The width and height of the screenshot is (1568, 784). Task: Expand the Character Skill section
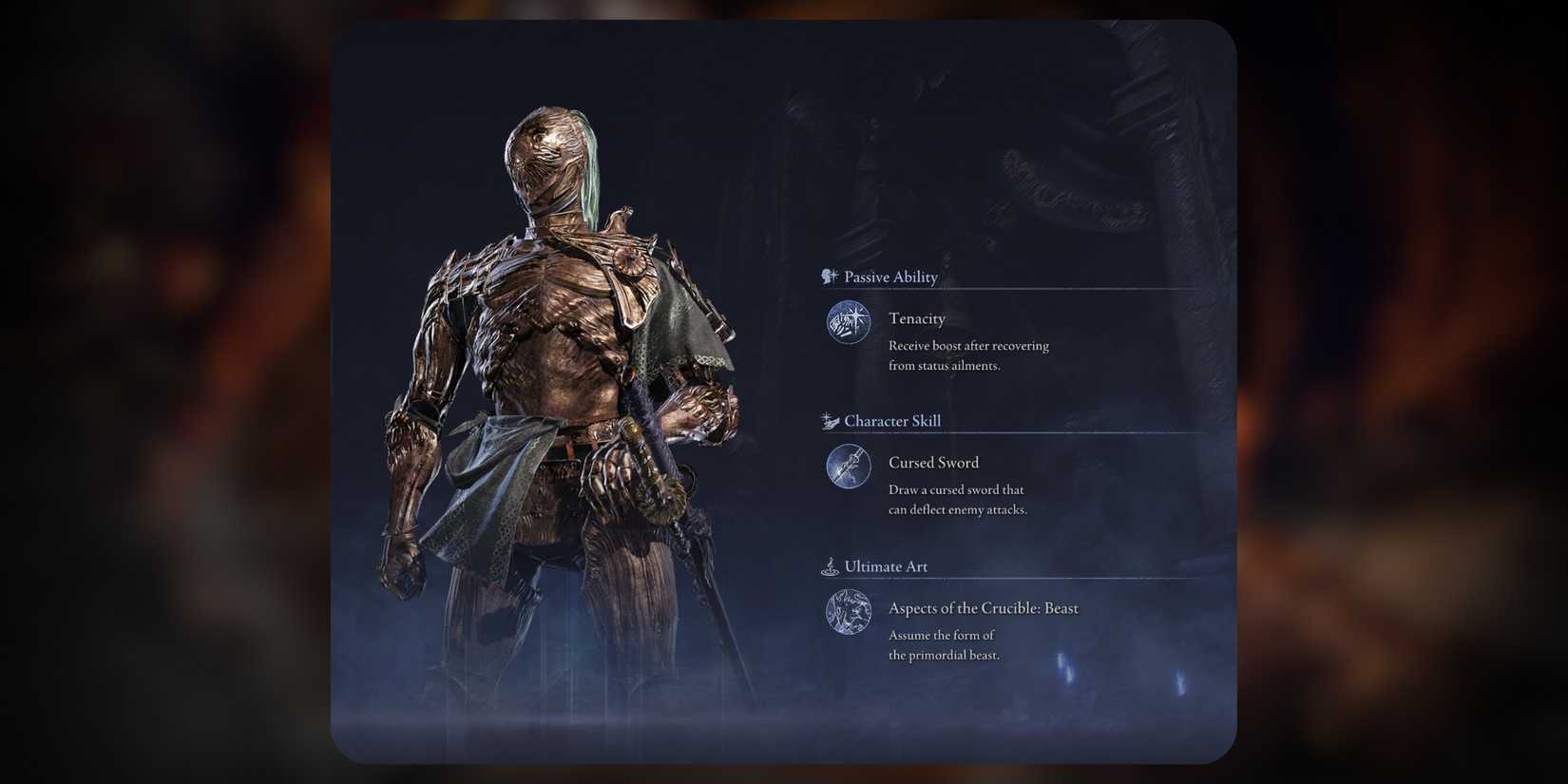(x=893, y=420)
